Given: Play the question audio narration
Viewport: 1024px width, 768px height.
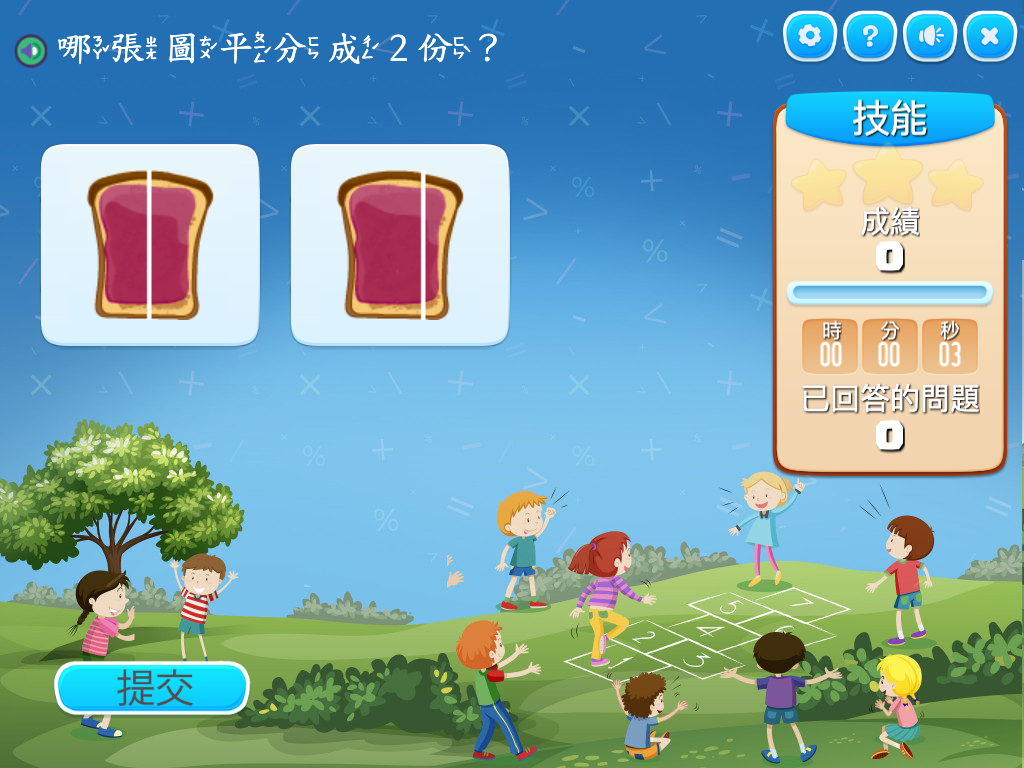Looking at the screenshot, I should [x=31, y=50].
